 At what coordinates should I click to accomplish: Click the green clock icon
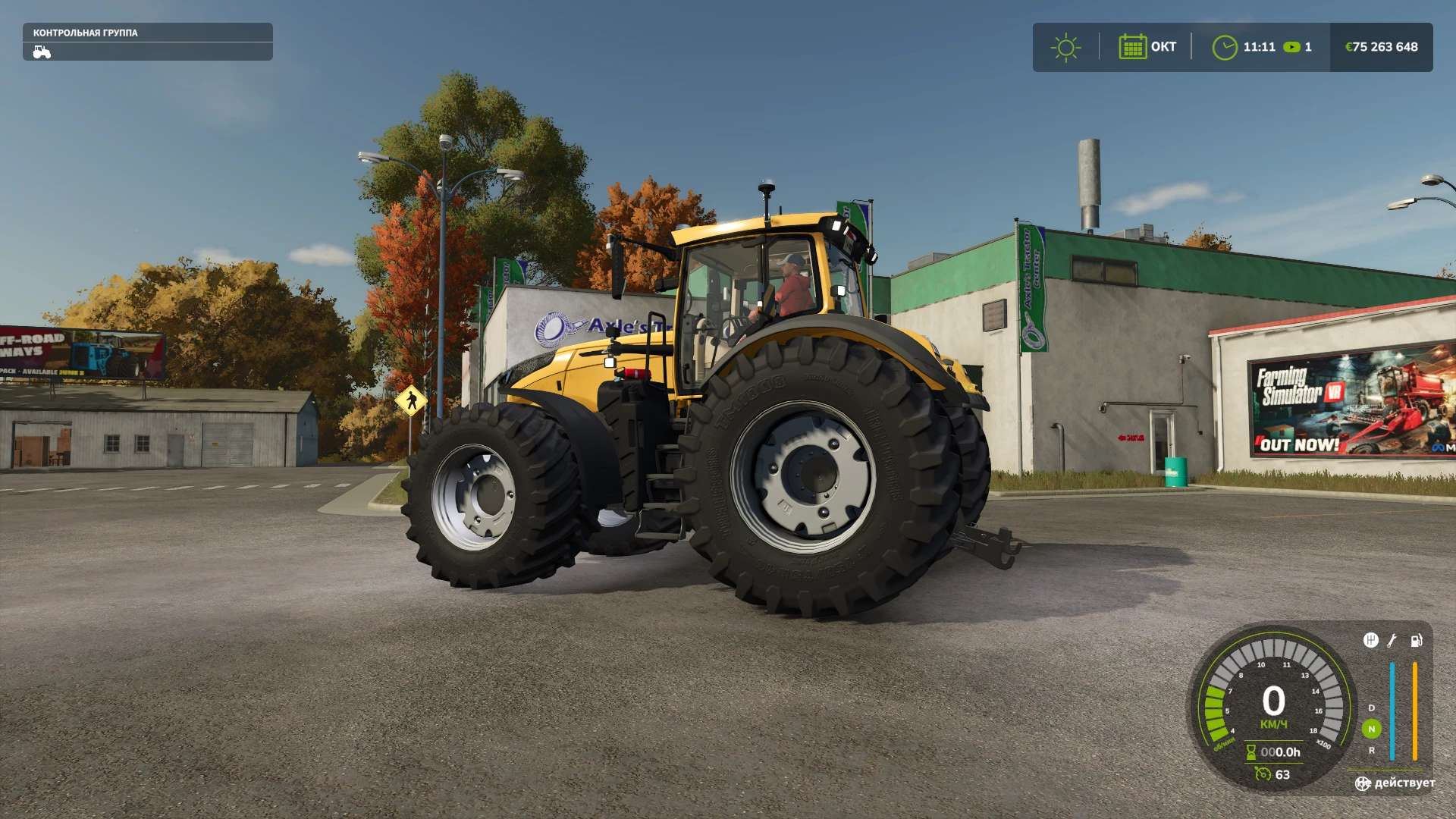pos(1224,47)
